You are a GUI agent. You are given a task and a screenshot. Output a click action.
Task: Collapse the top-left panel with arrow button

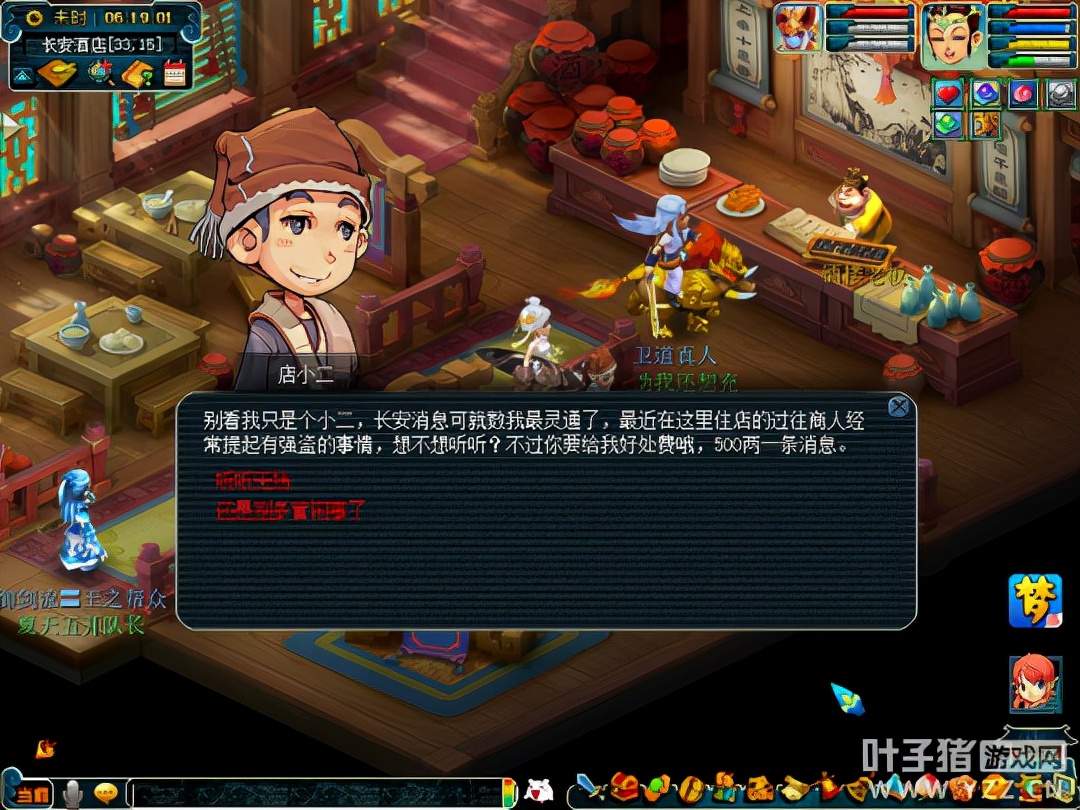[x=22, y=74]
